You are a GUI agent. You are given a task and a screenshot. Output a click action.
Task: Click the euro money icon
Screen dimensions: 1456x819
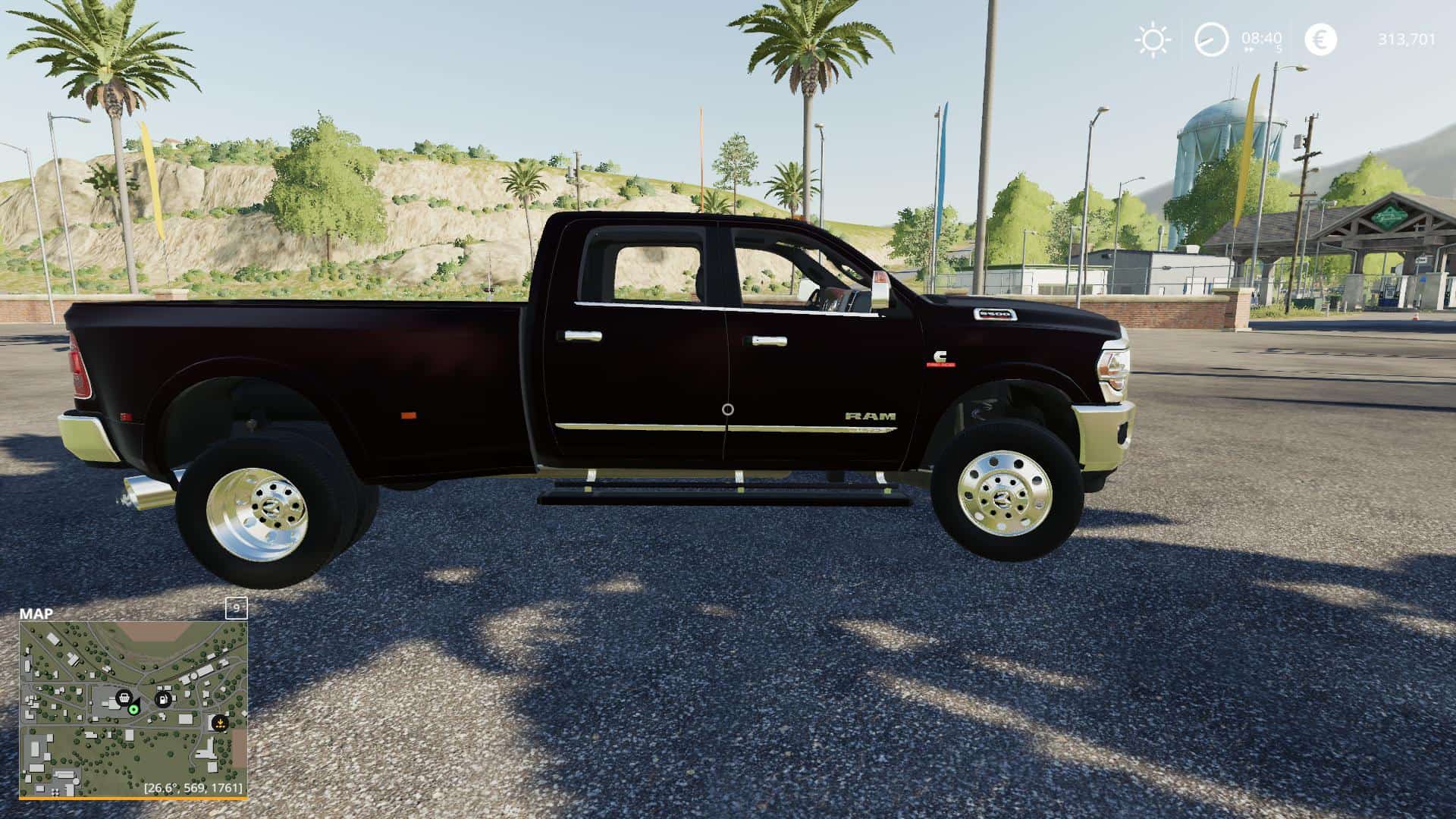[x=1320, y=39]
